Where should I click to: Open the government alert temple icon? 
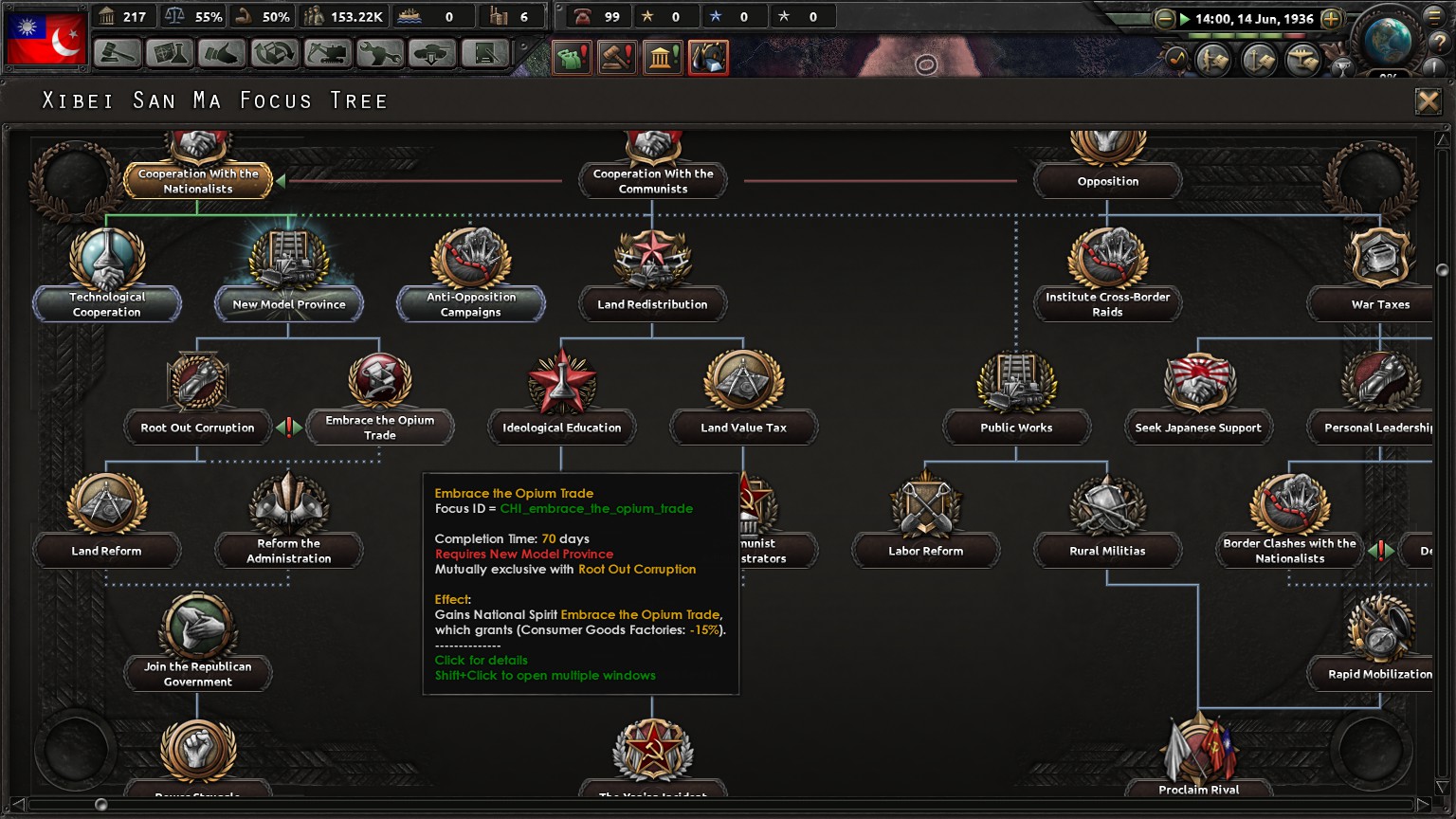pos(664,58)
